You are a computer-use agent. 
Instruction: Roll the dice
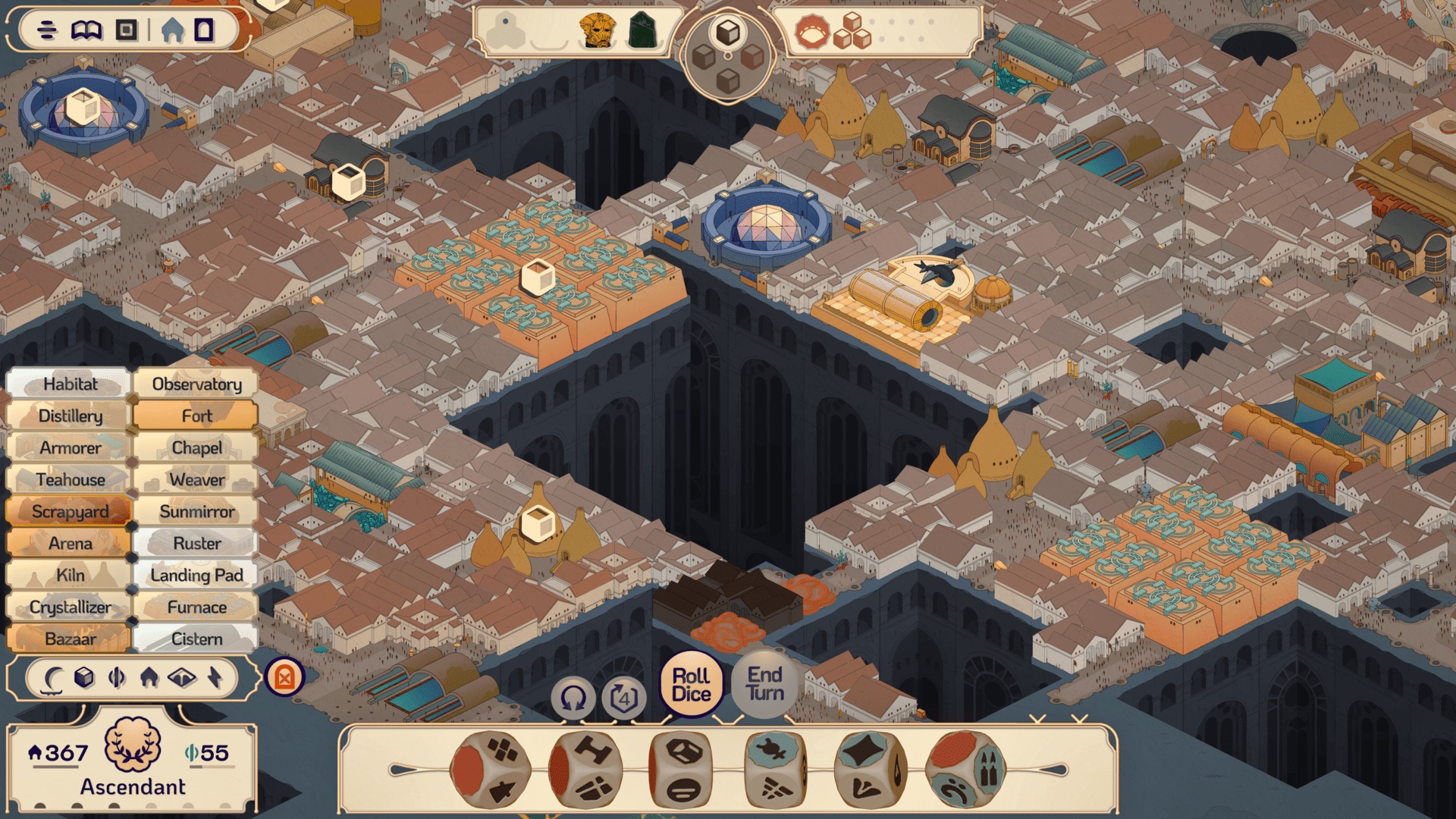691,685
